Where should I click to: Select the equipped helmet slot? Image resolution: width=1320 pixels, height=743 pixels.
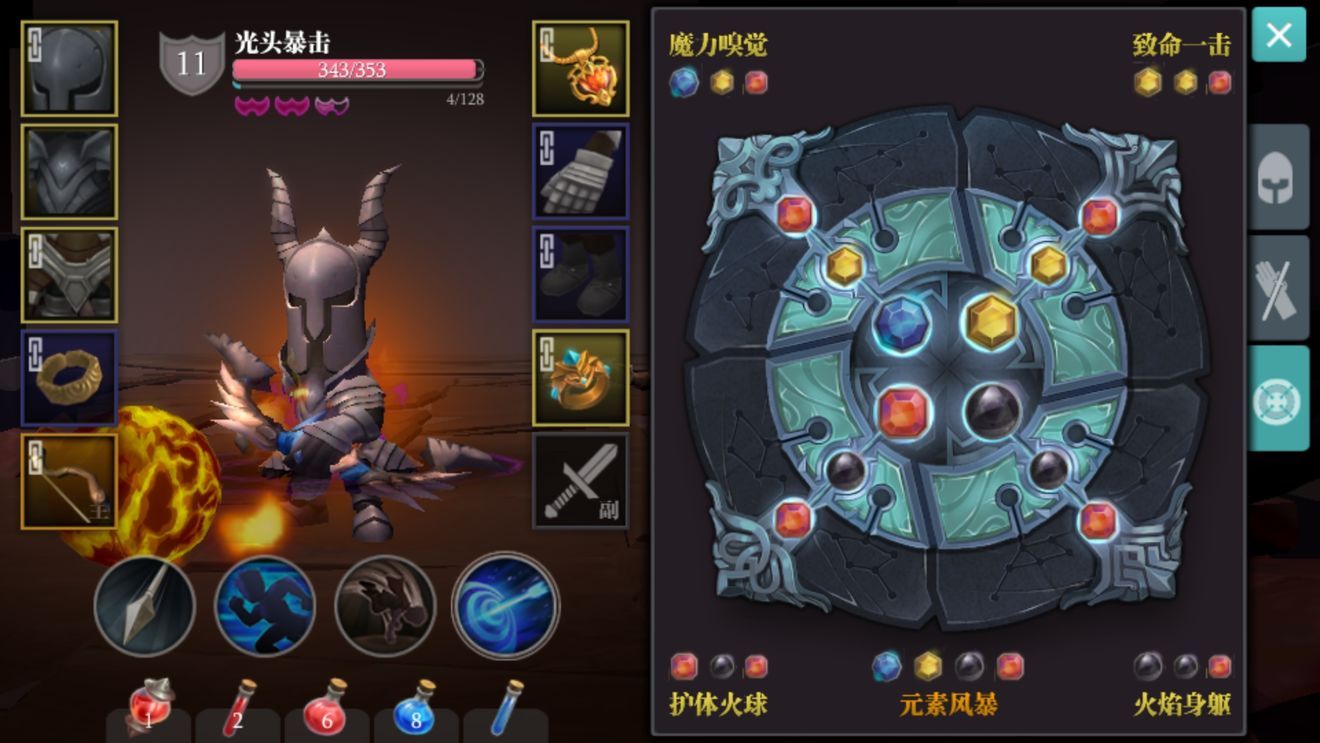point(69,69)
